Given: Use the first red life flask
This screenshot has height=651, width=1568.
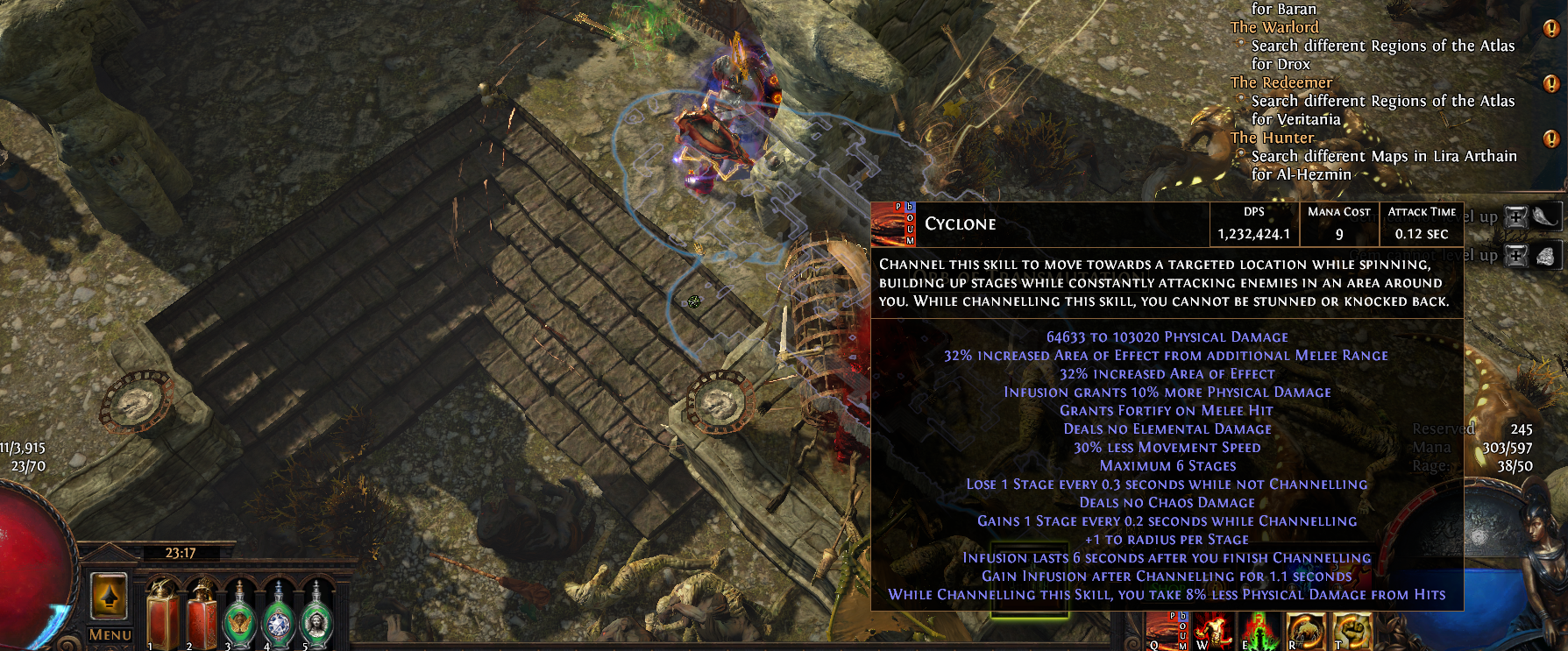Looking at the screenshot, I should (162, 613).
